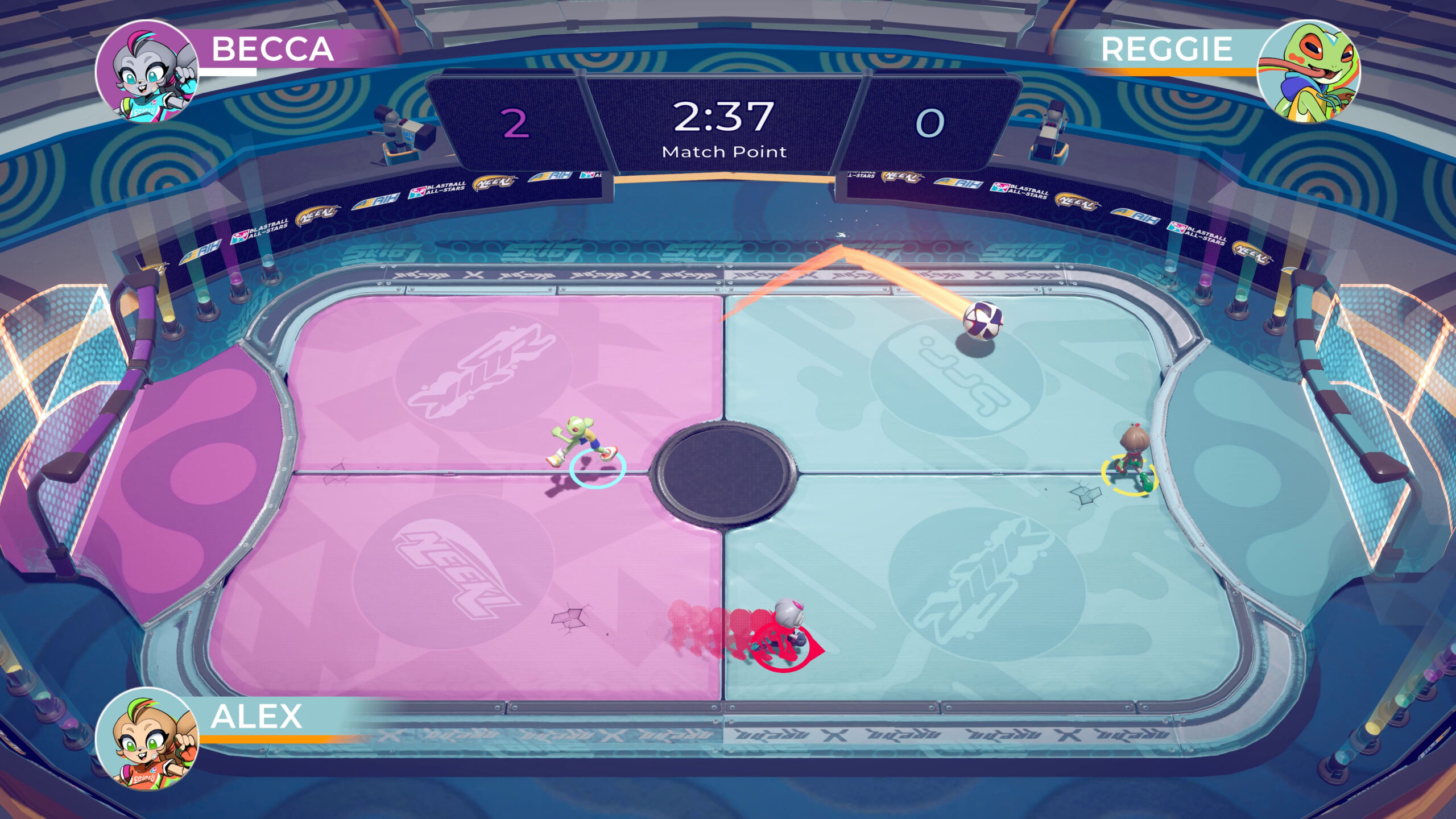Select Alex's player portrait

point(147,738)
